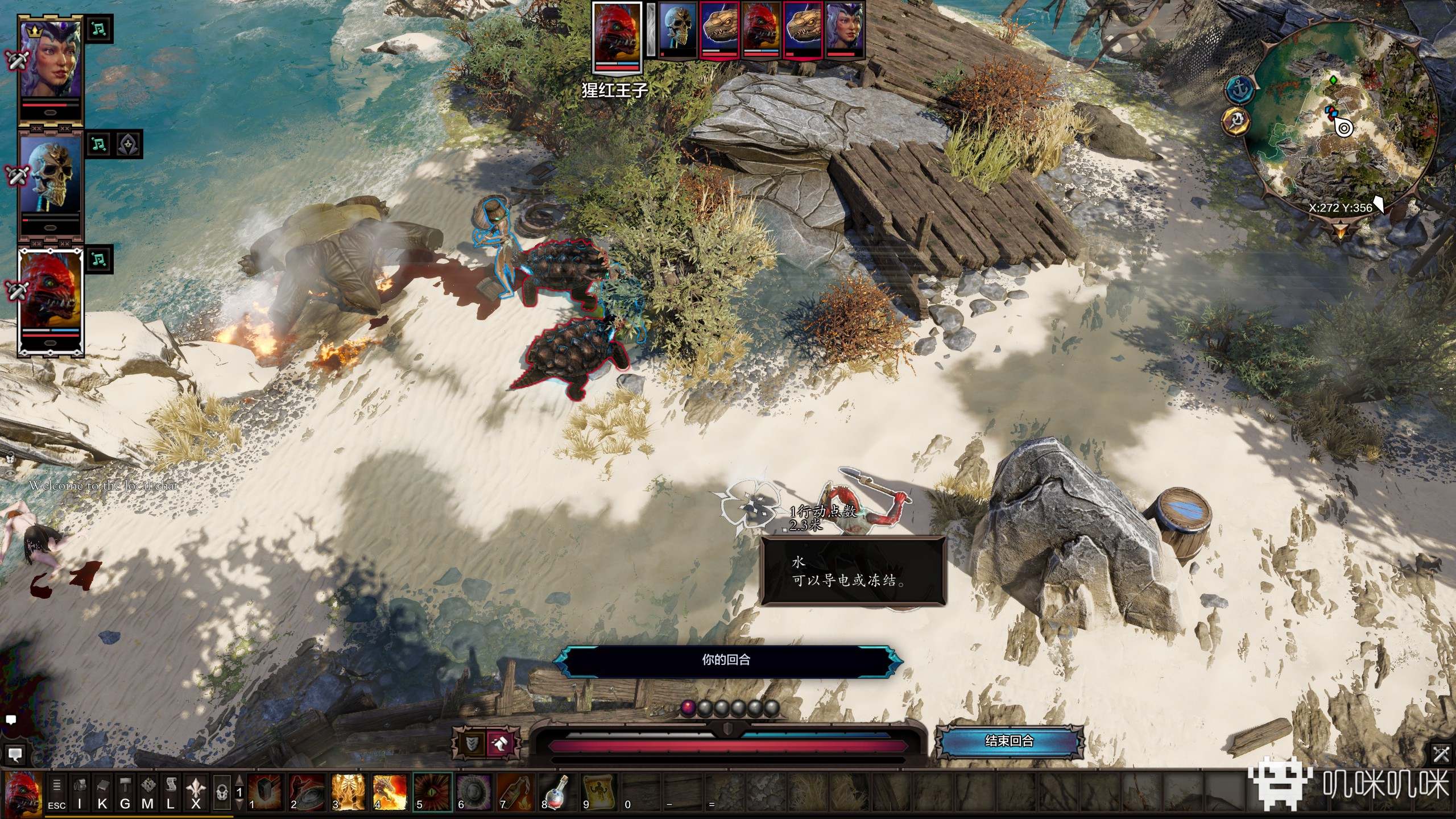End the turn with the 结束回合 button
Screen dimensions: 1456x819
(1009, 741)
